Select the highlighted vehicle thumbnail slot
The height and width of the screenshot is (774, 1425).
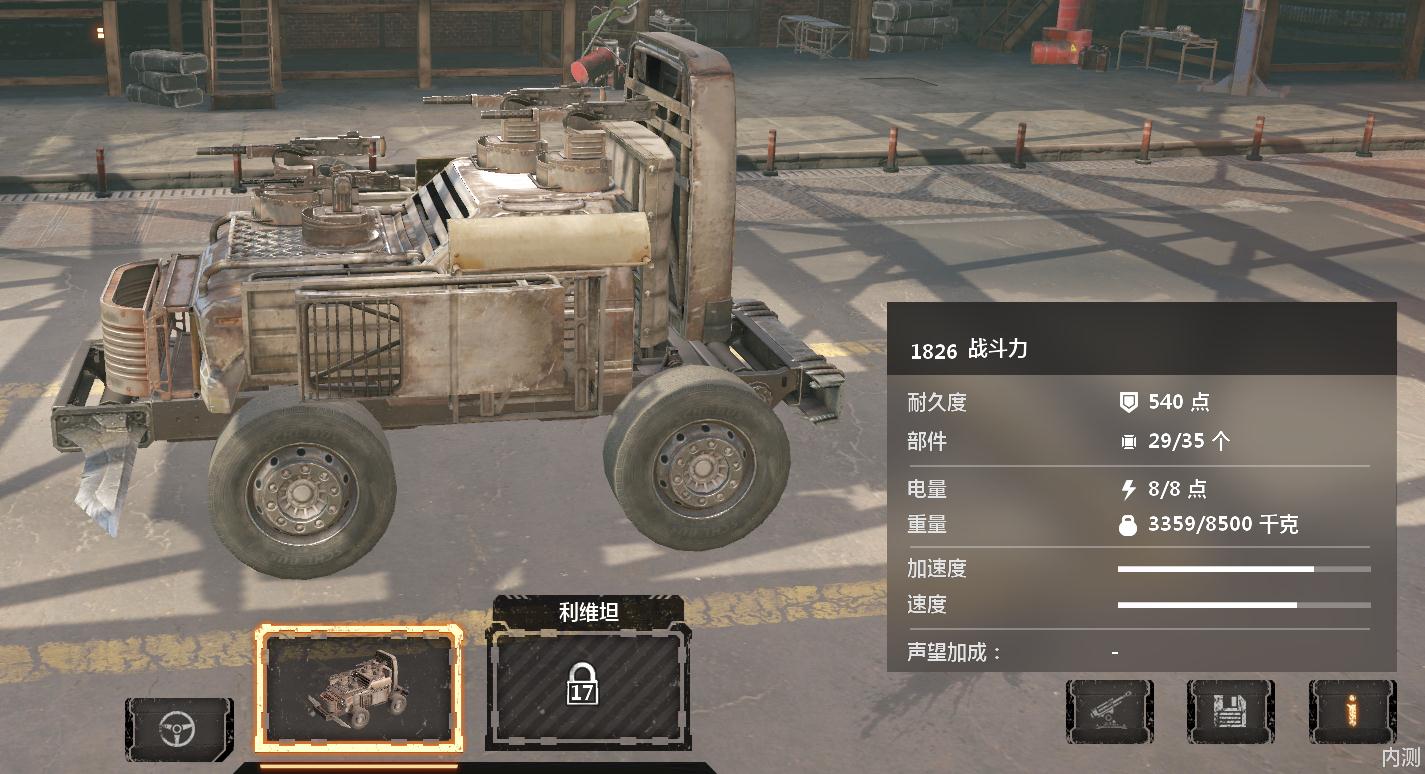[359, 689]
